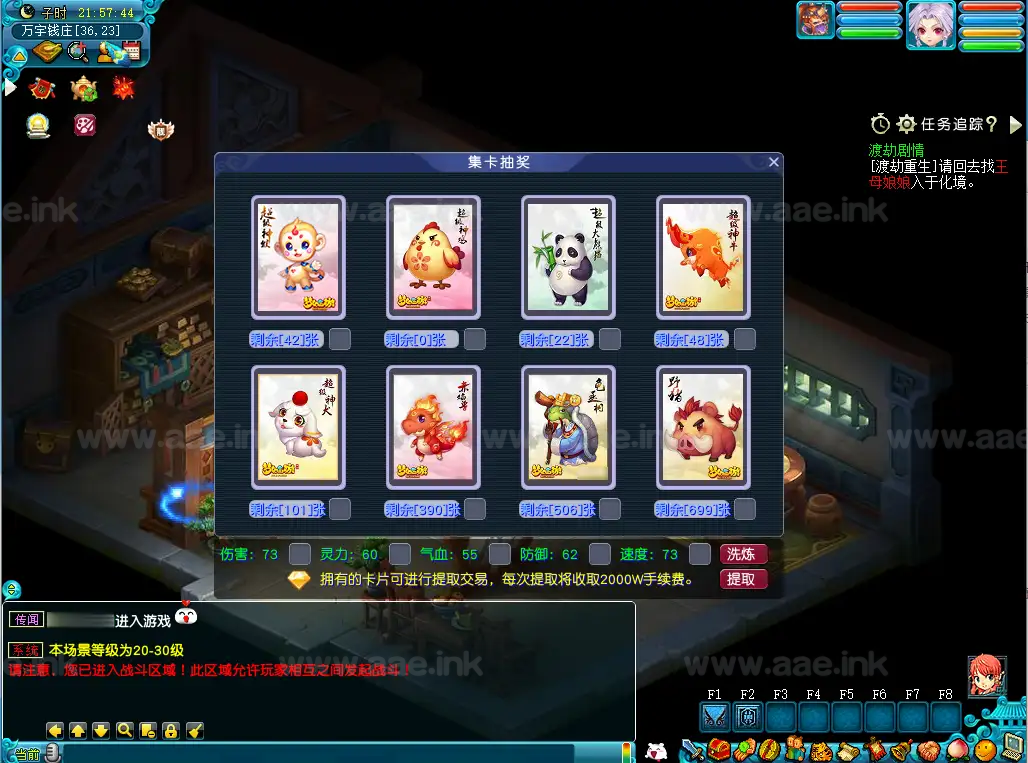Click the 洗炼 refine button
This screenshot has width=1028, height=763.
(743, 554)
